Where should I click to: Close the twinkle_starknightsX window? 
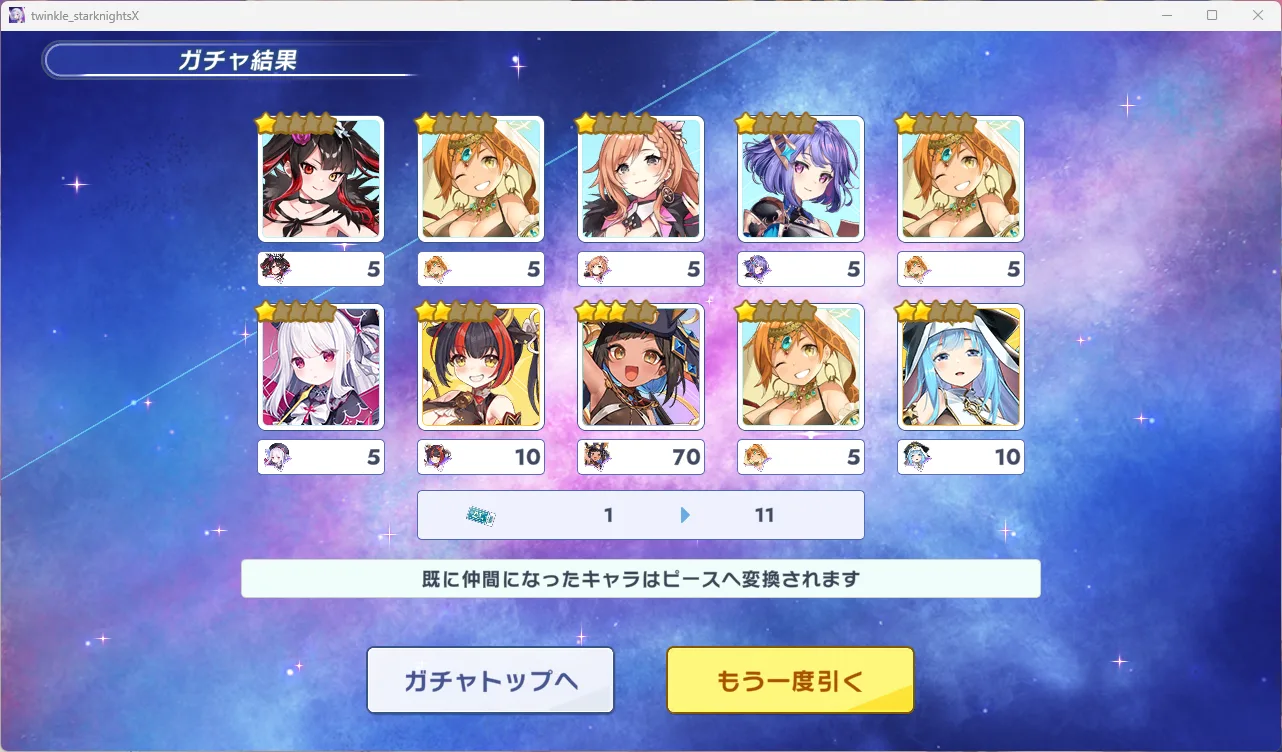coord(1258,15)
